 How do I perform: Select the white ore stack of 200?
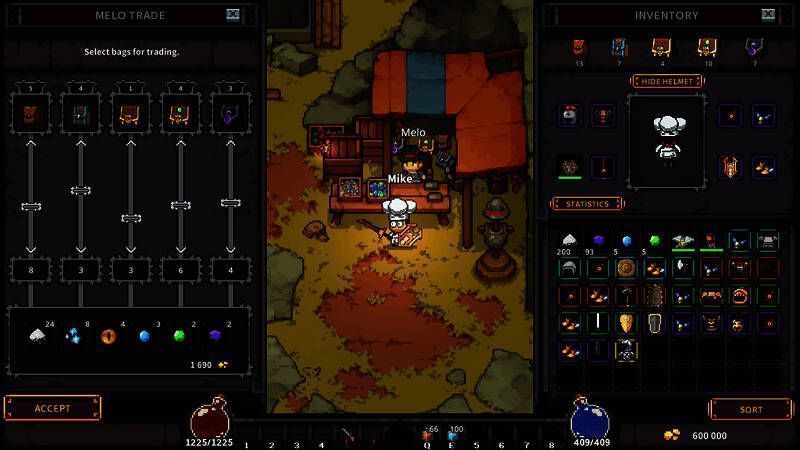[569, 240]
